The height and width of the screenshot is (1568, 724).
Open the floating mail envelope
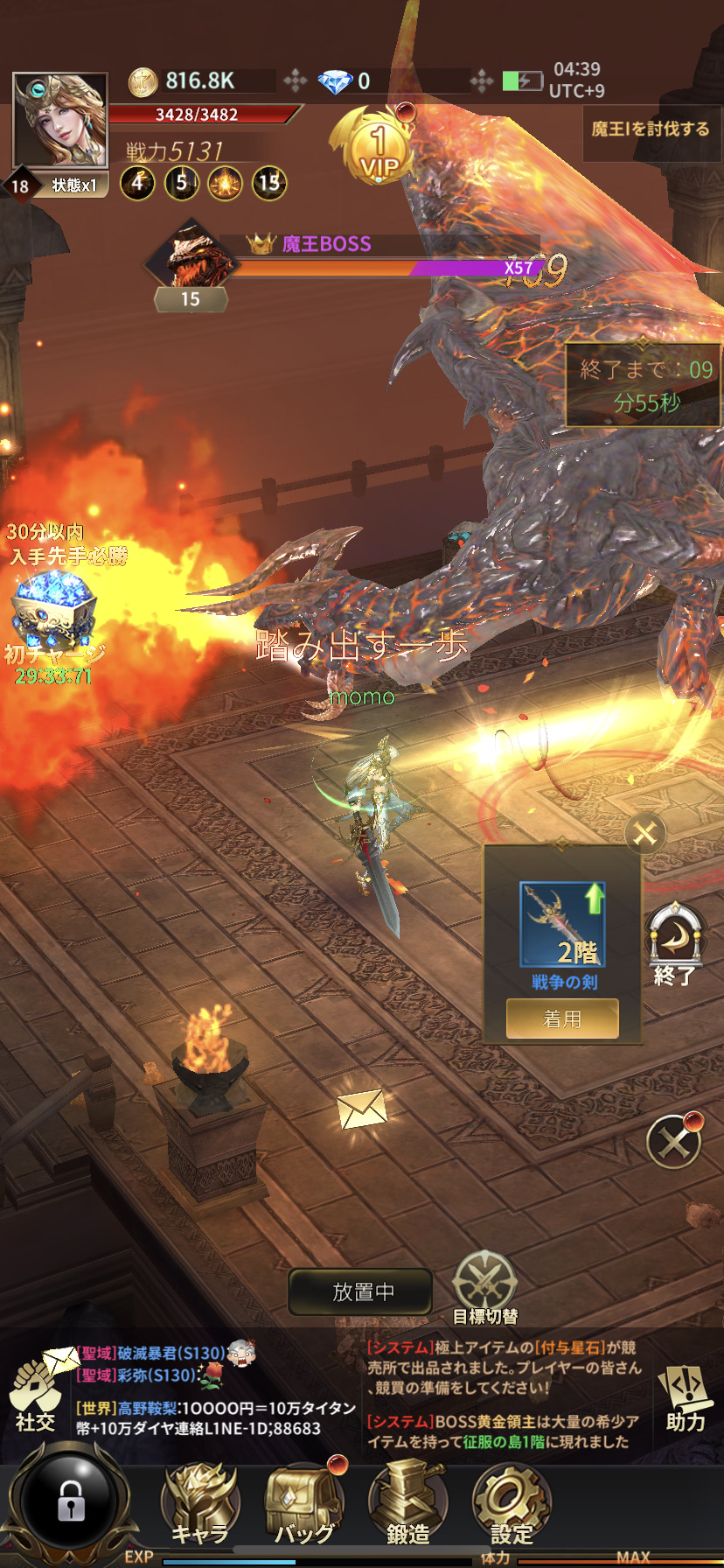tap(362, 1109)
